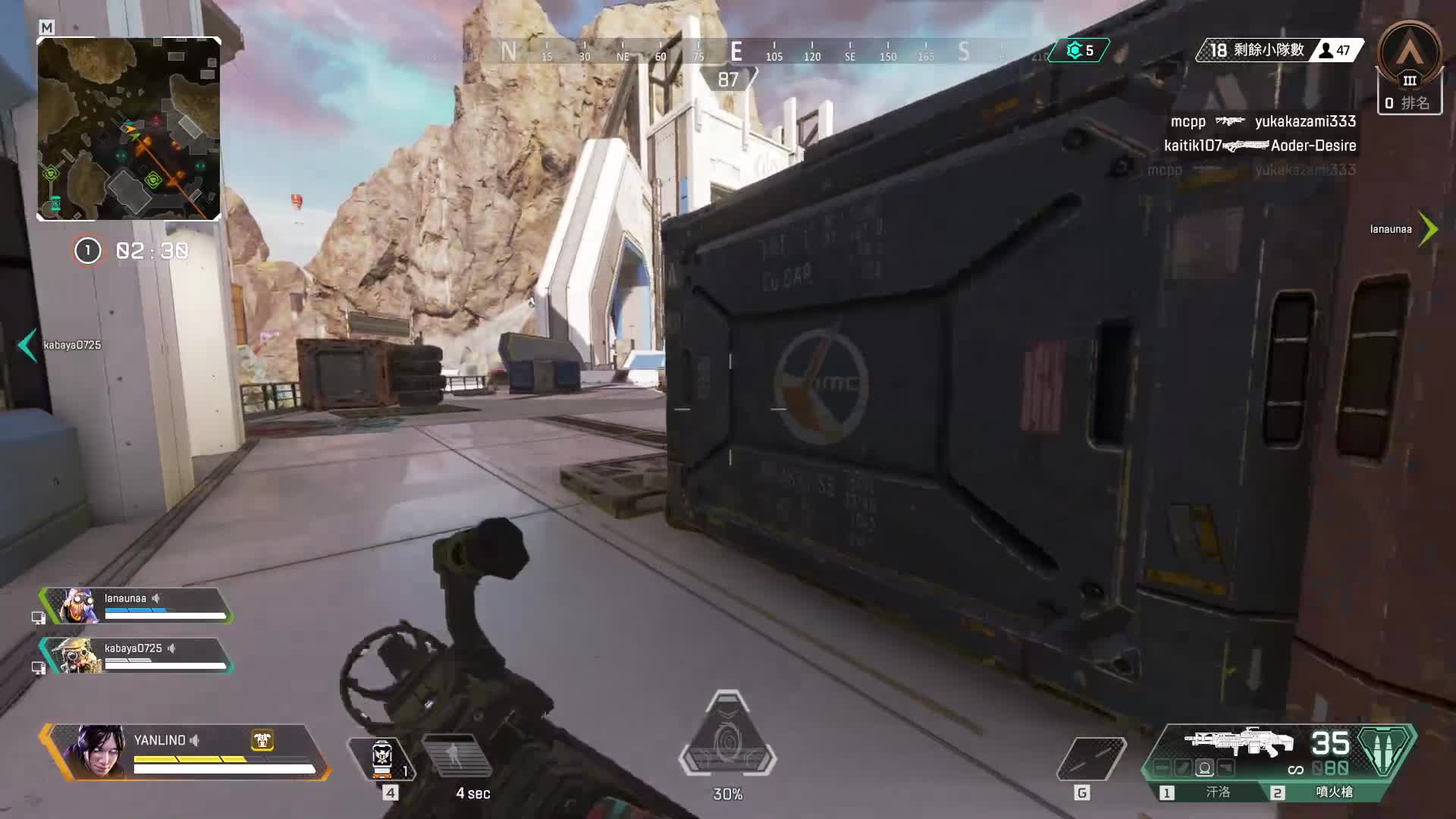Click YANLINO's player portrait

[x=96, y=751]
